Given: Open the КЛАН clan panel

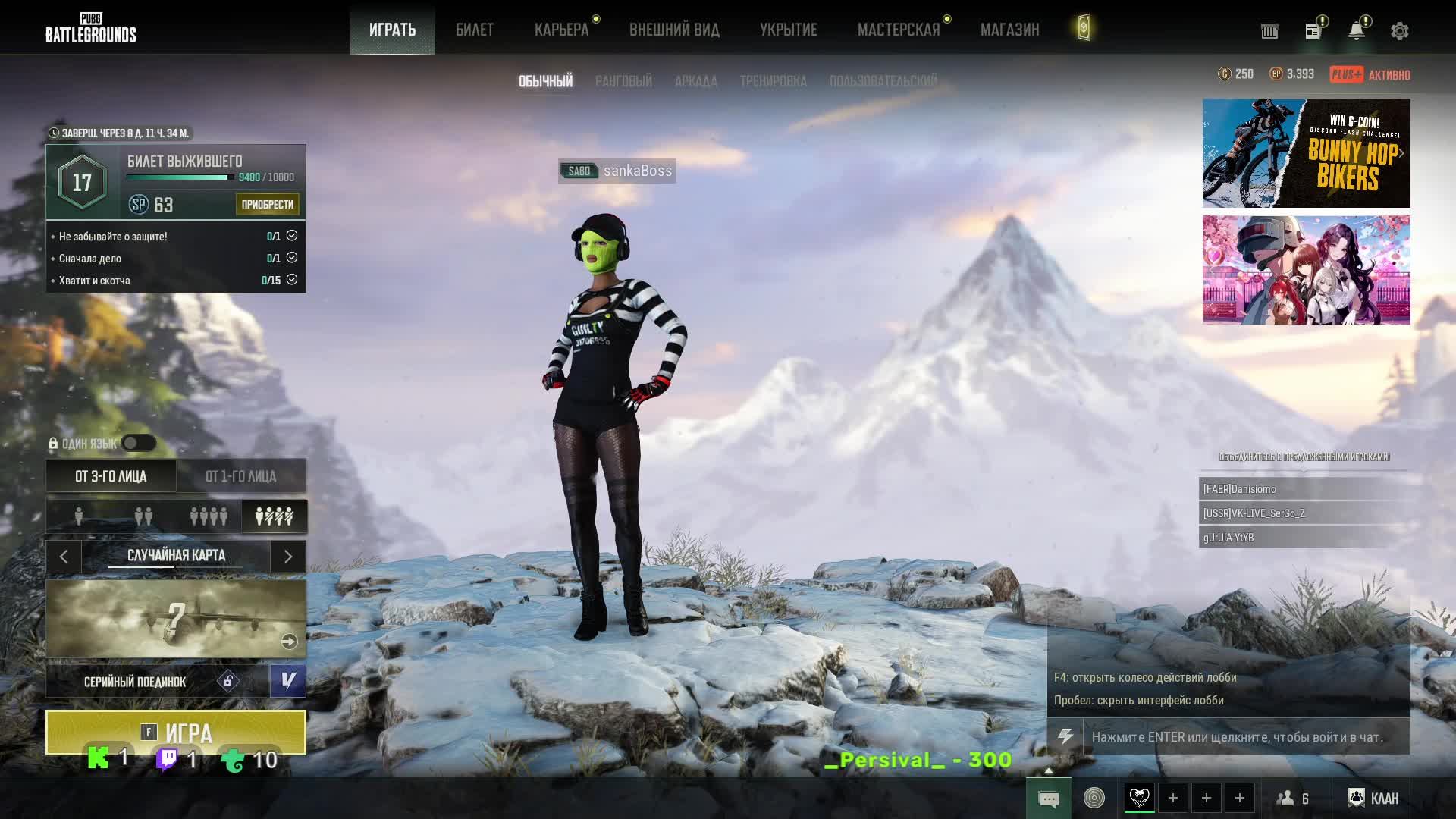Looking at the screenshot, I should [1373, 798].
